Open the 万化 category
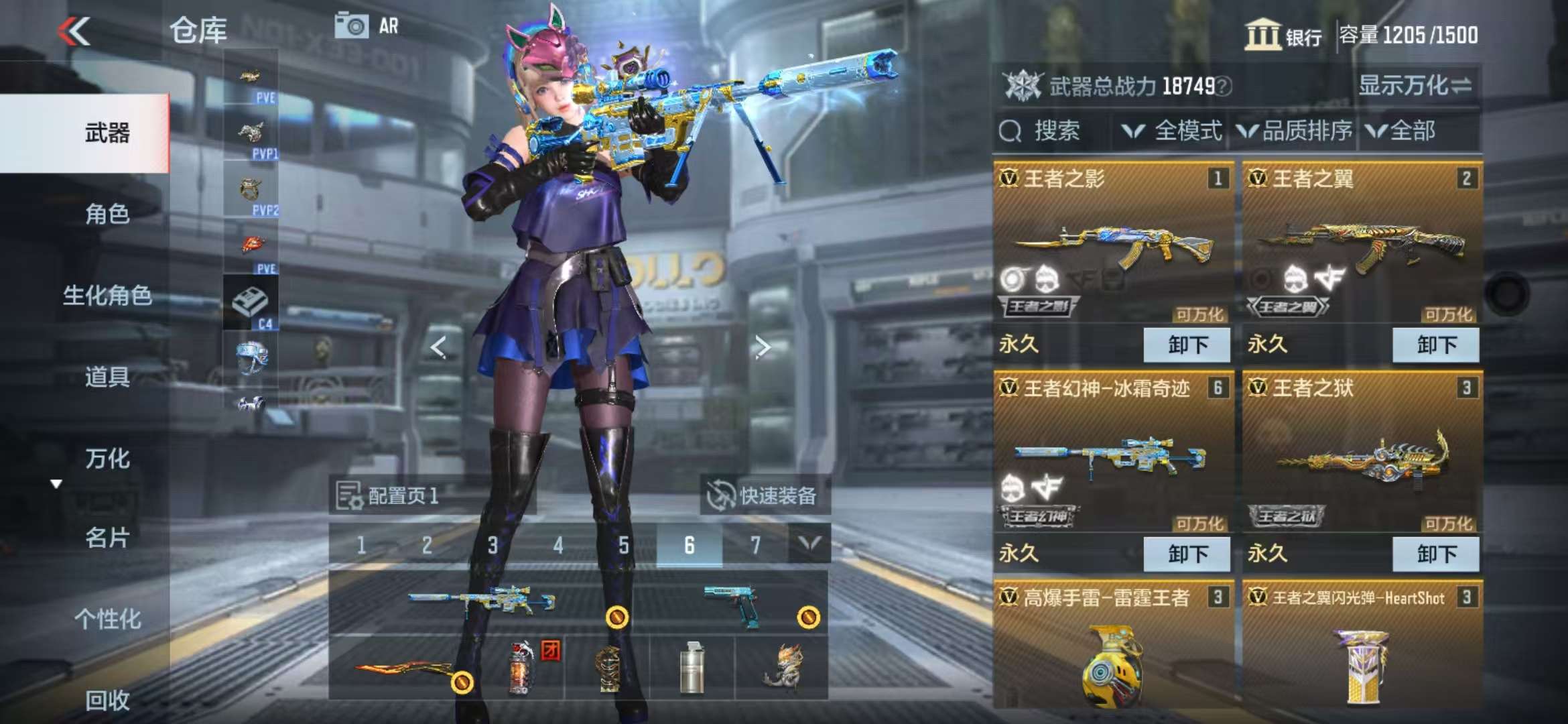The image size is (1568, 724). tap(107, 459)
